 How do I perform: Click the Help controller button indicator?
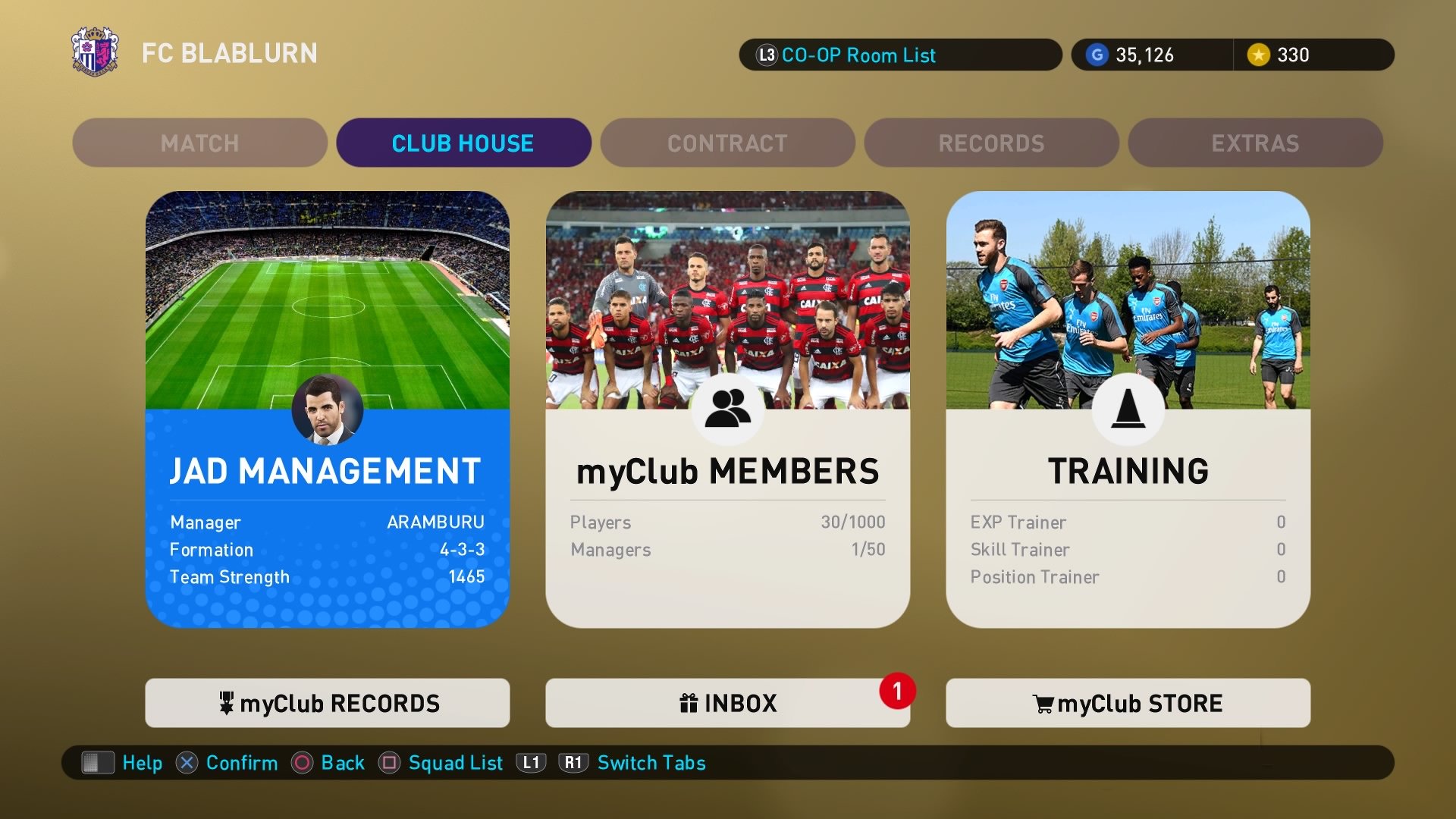(96, 763)
